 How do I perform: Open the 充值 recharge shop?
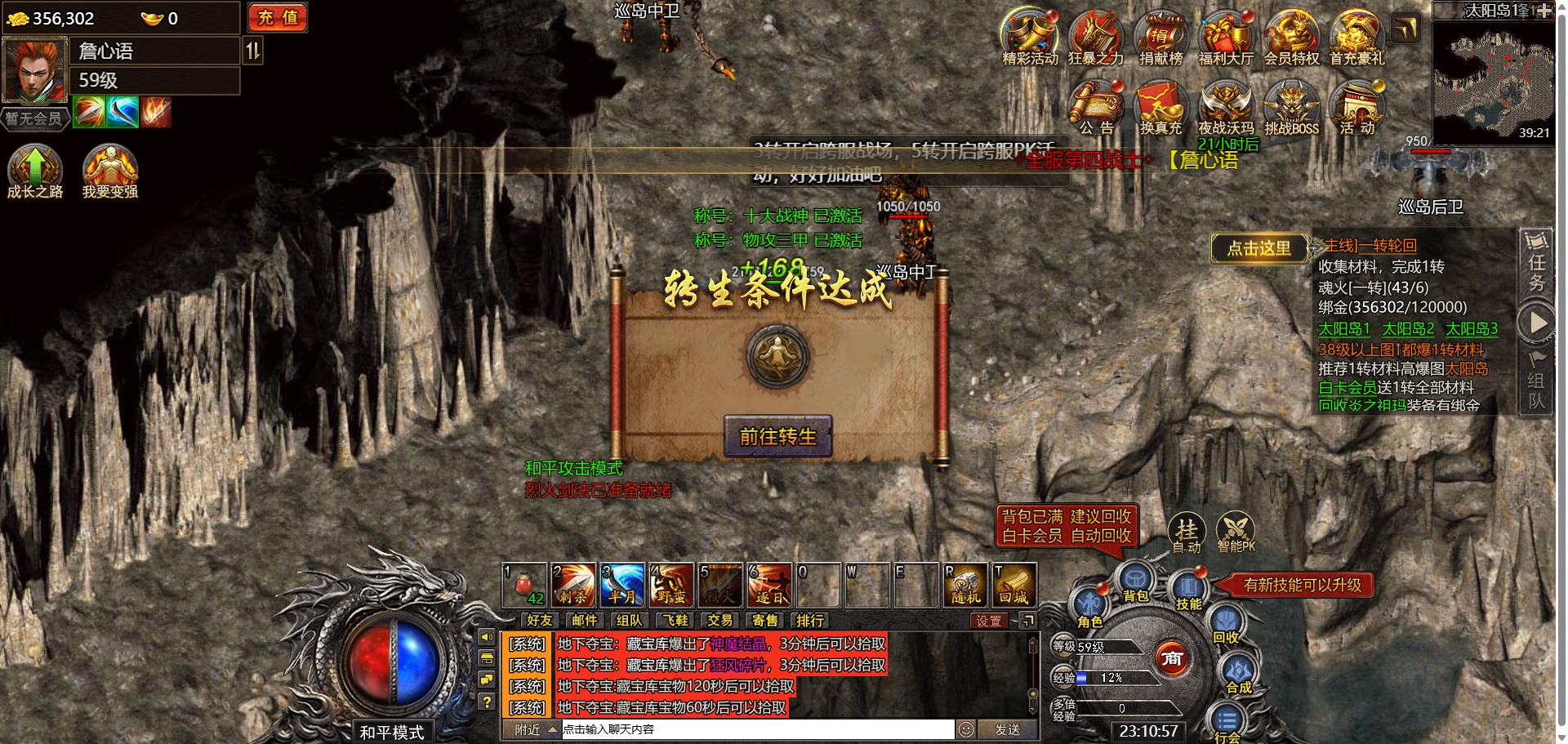coord(278,18)
